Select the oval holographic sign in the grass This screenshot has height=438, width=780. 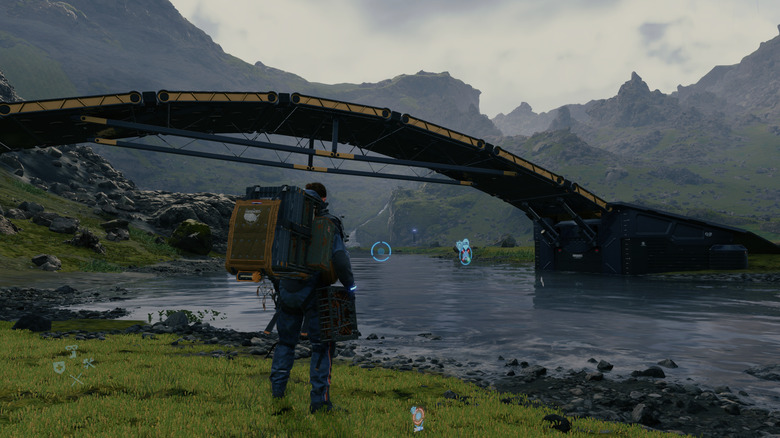click(x=417, y=417)
